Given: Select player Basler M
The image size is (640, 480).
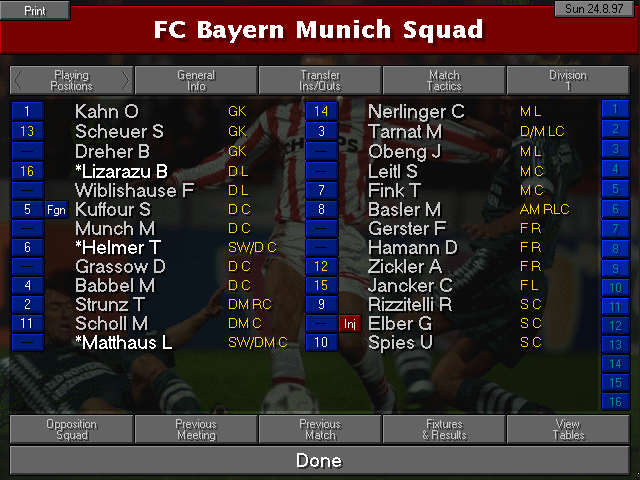Looking at the screenshot, I should 404,208.
